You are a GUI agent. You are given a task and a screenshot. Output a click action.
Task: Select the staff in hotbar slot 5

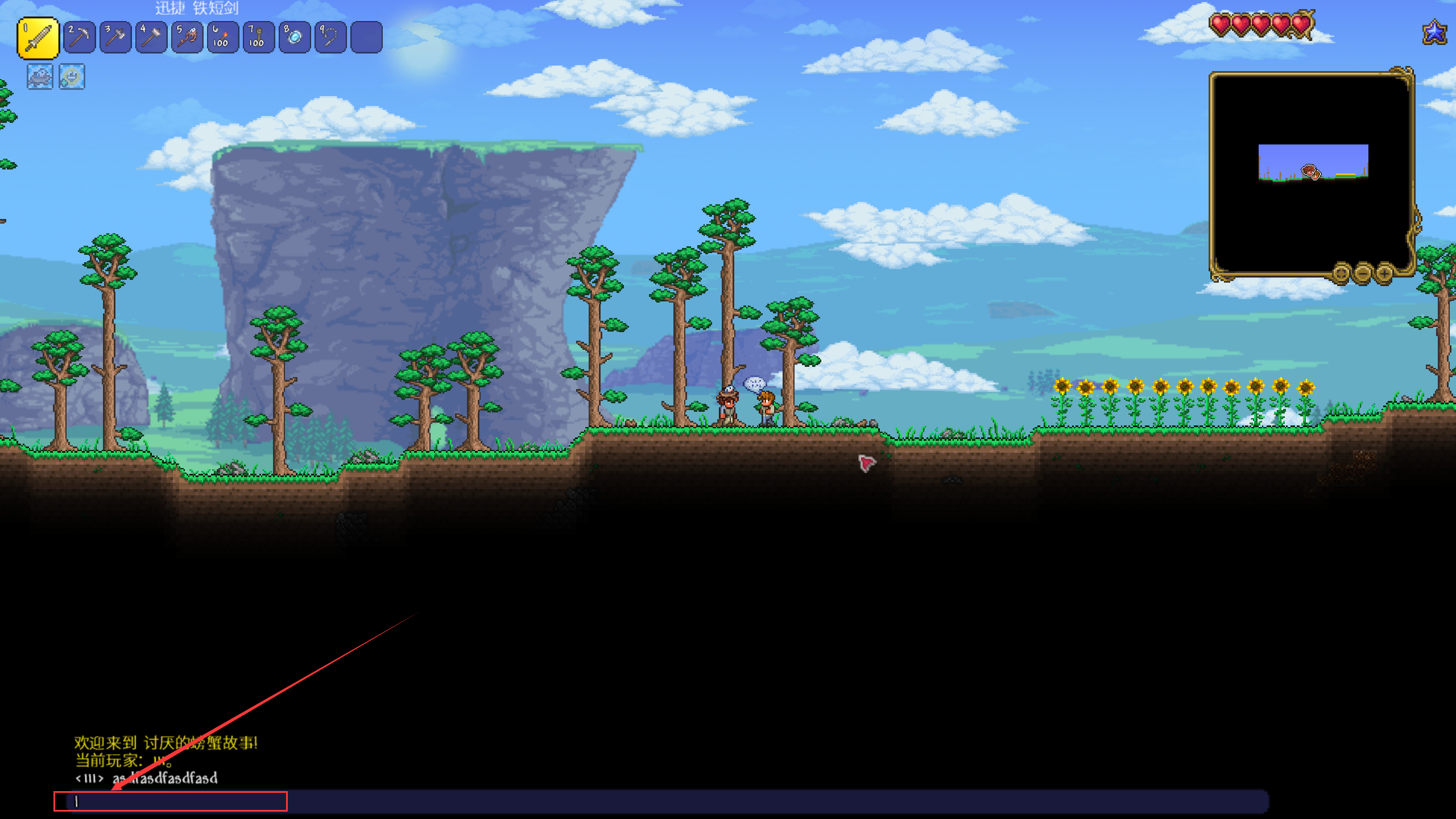pos(187,38)
